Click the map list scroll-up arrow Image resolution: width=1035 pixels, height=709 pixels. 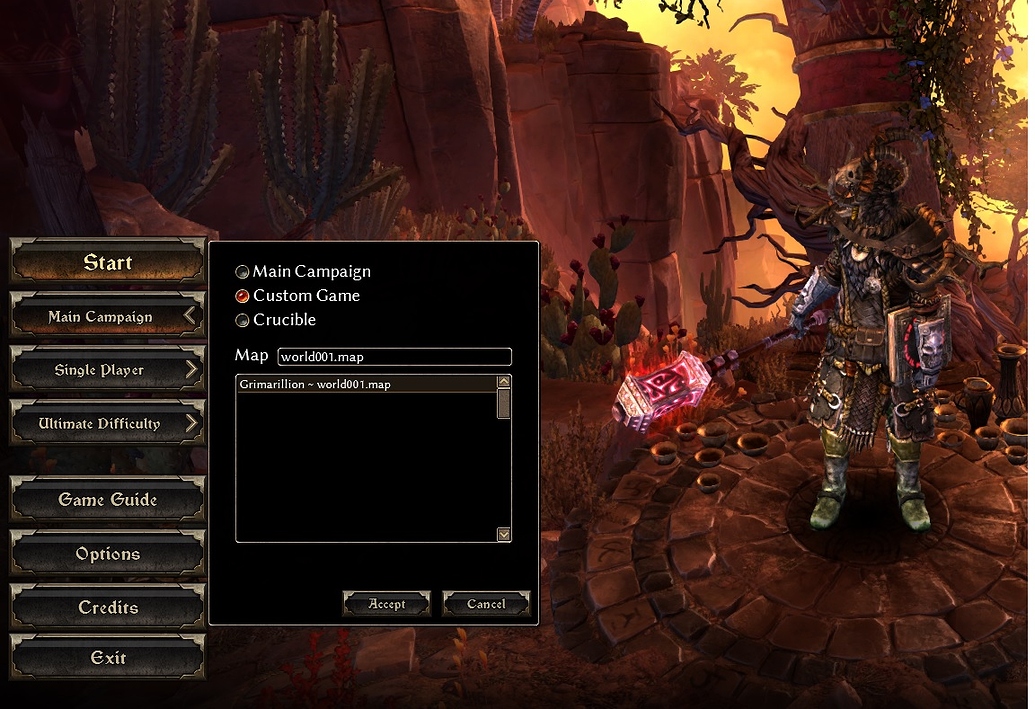[x=504, y=382]
